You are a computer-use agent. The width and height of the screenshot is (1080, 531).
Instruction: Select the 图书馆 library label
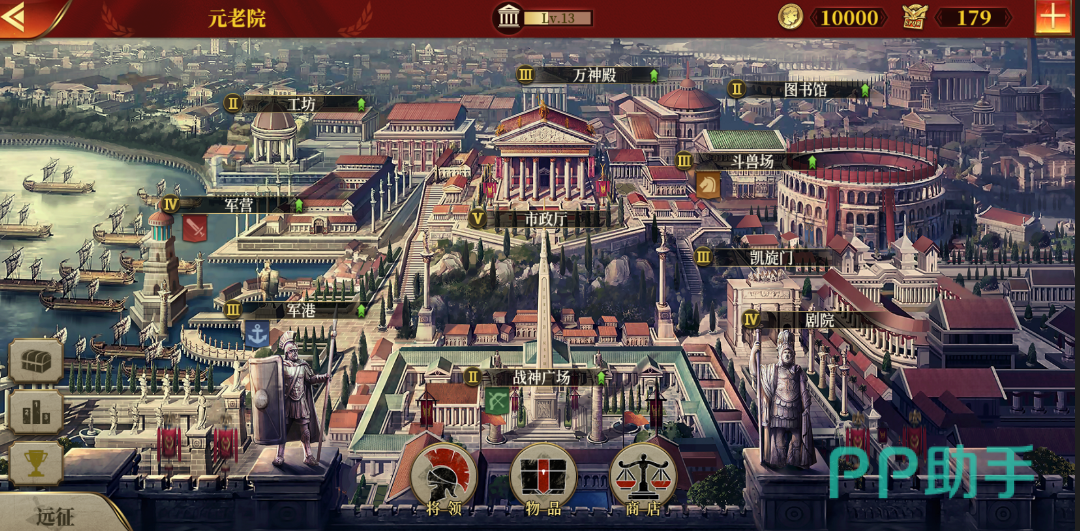(x=804, y=89)
